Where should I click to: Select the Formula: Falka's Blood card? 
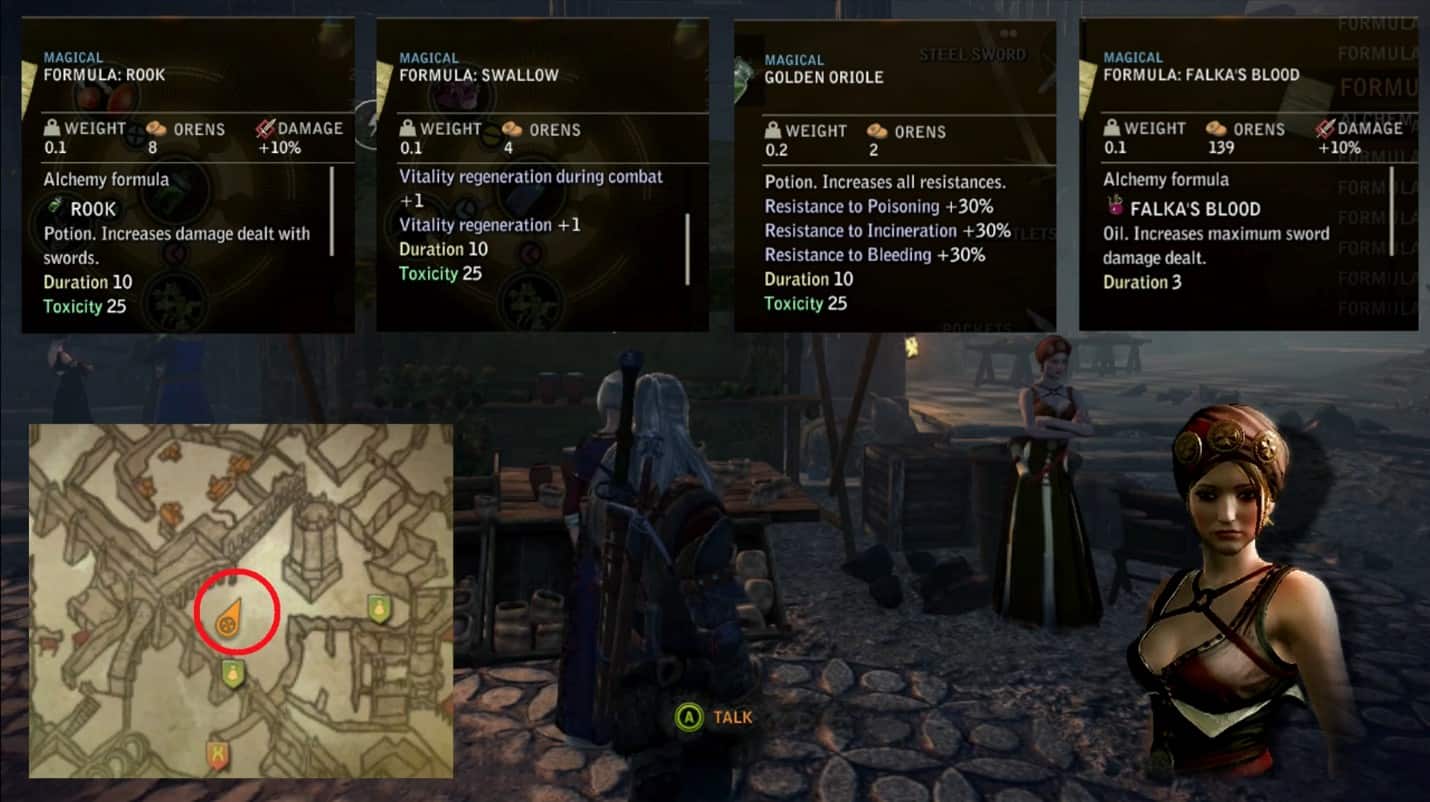point(1247,176)
